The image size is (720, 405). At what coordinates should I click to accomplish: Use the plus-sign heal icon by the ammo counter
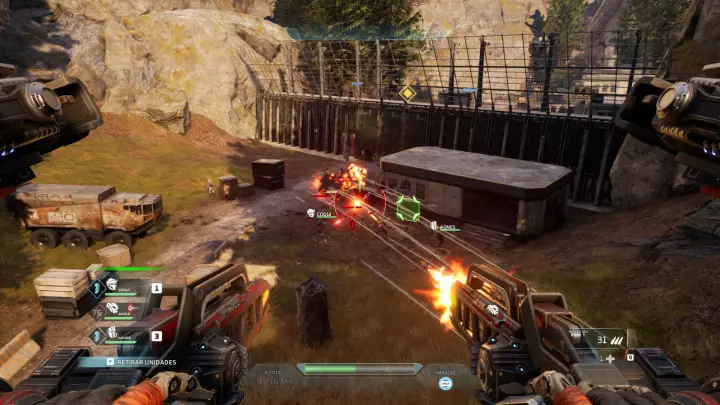610,357
